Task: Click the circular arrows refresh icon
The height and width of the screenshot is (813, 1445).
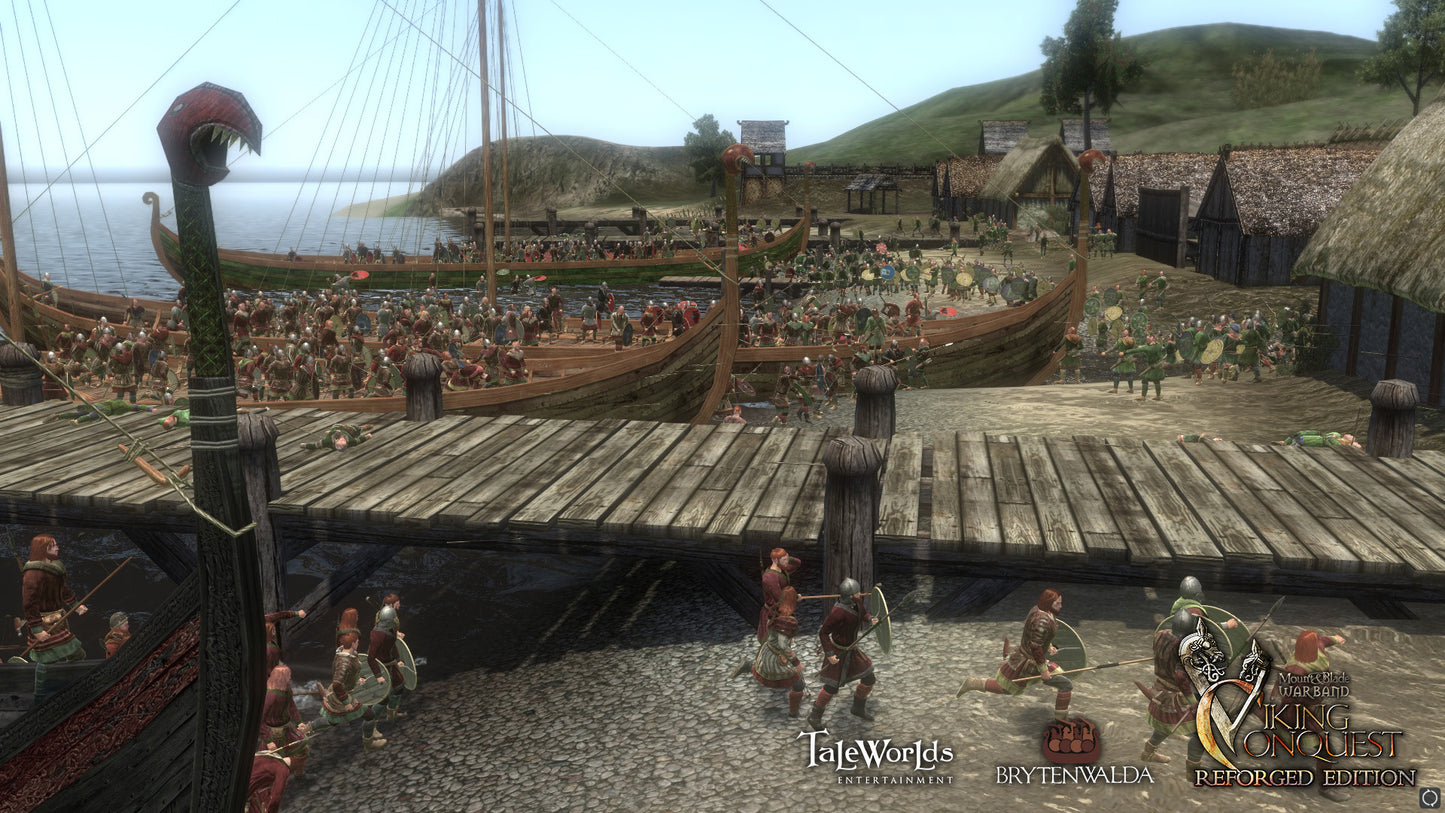Action: click(1429, 797)
